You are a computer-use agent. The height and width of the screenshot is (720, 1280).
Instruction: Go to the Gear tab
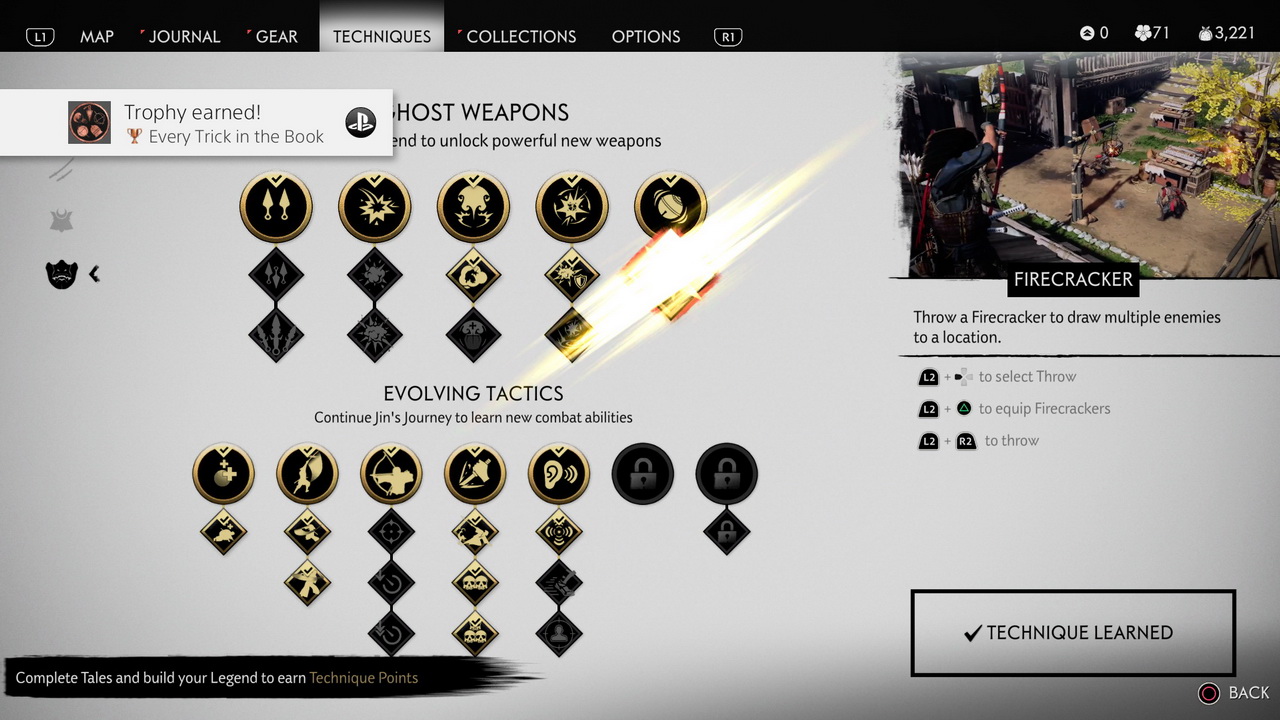pyautogui.click(x=276, y=36)
